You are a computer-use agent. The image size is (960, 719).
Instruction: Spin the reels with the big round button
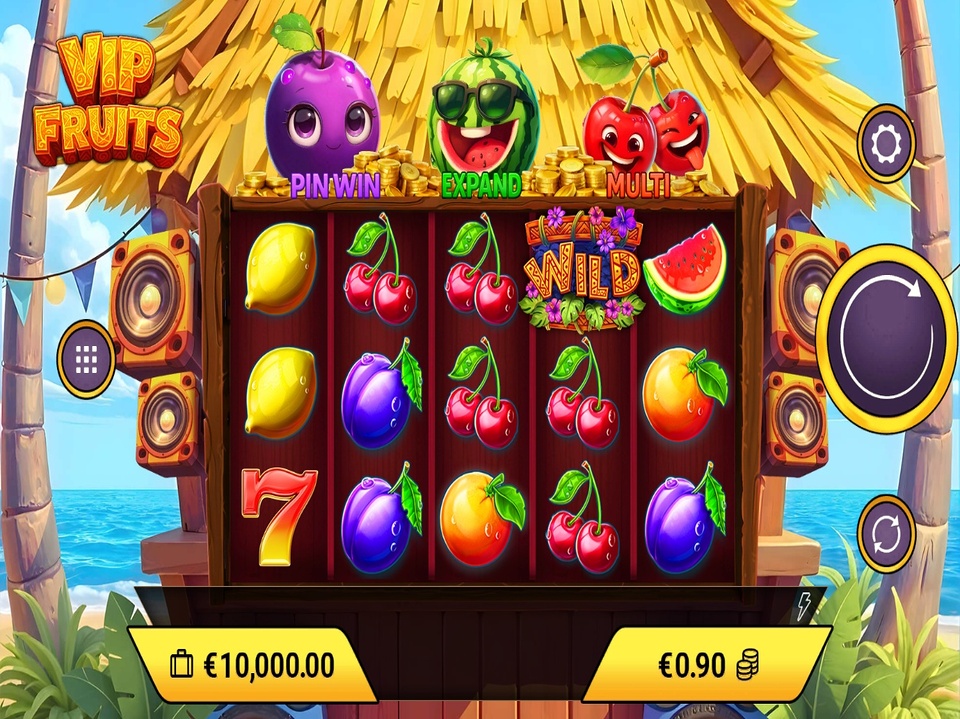tap(886, 338)
